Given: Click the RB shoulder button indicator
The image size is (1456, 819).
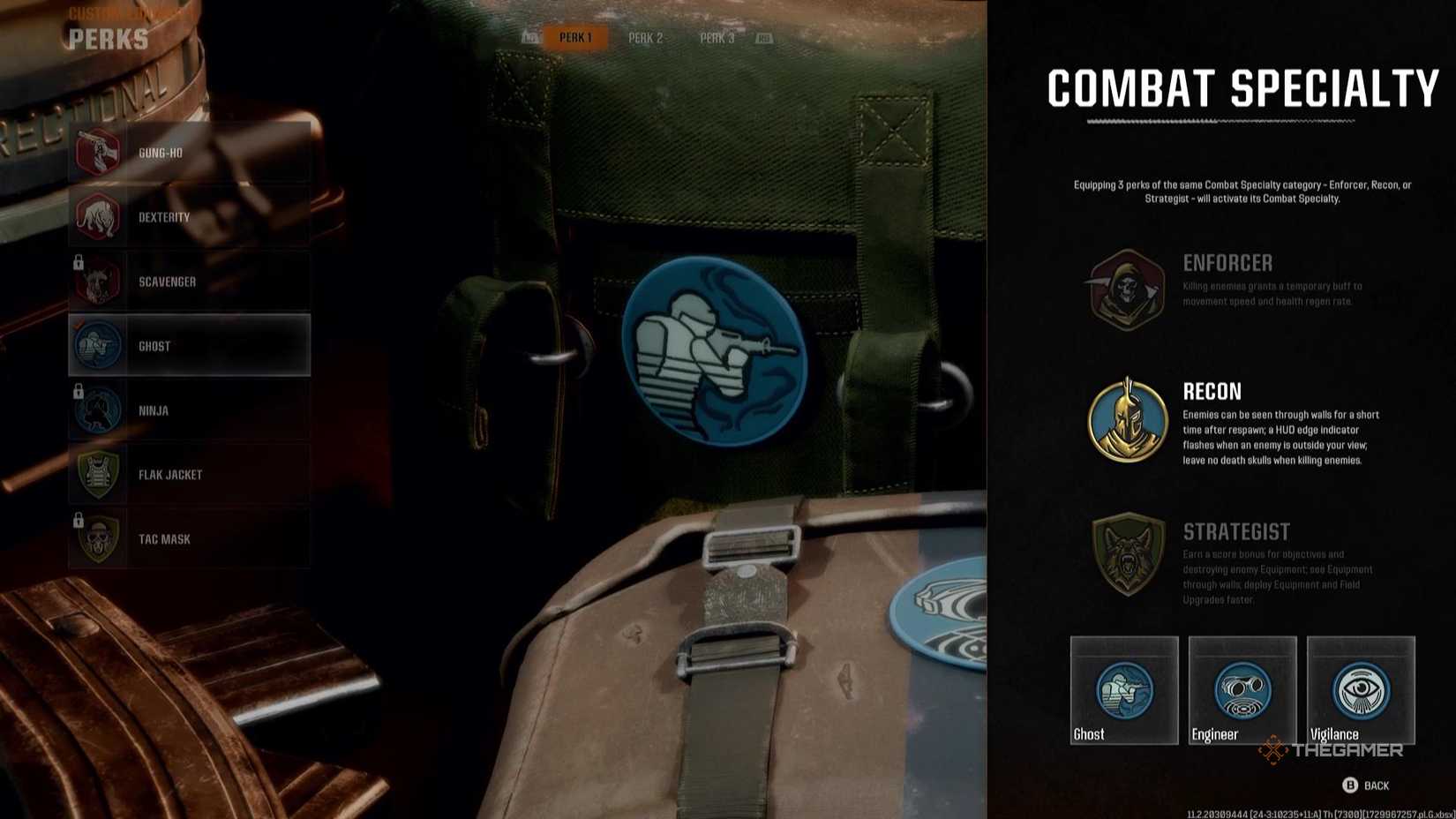Looking at the screenshot, I should (x=764, y=38).
